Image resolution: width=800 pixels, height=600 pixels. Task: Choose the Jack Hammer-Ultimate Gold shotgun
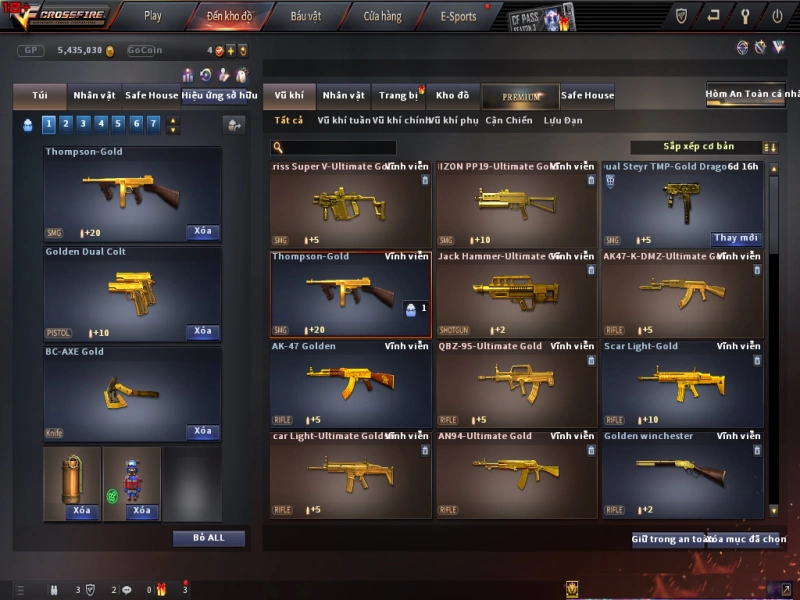pos(515,295)
